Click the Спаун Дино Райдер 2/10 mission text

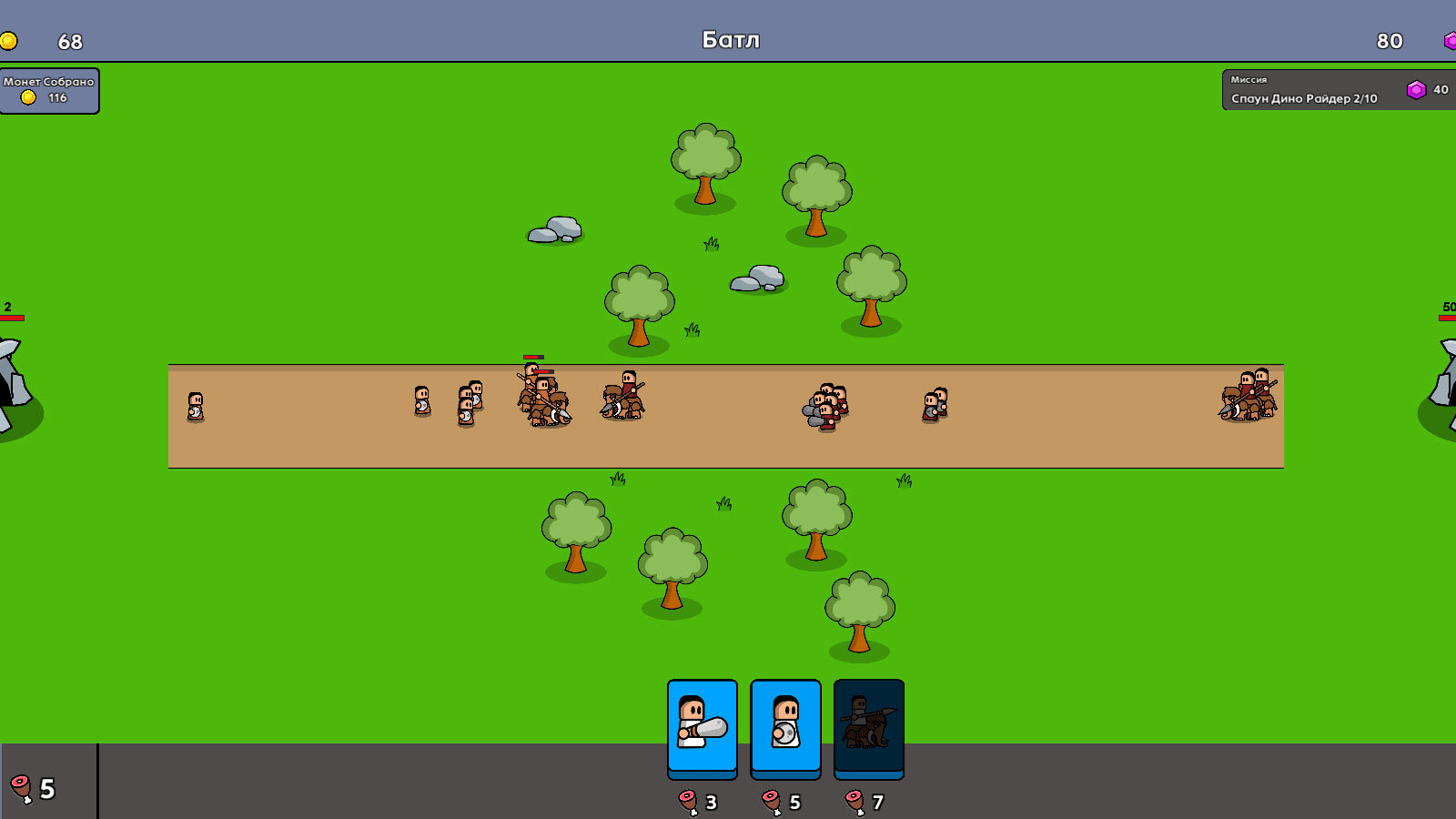1304,99
